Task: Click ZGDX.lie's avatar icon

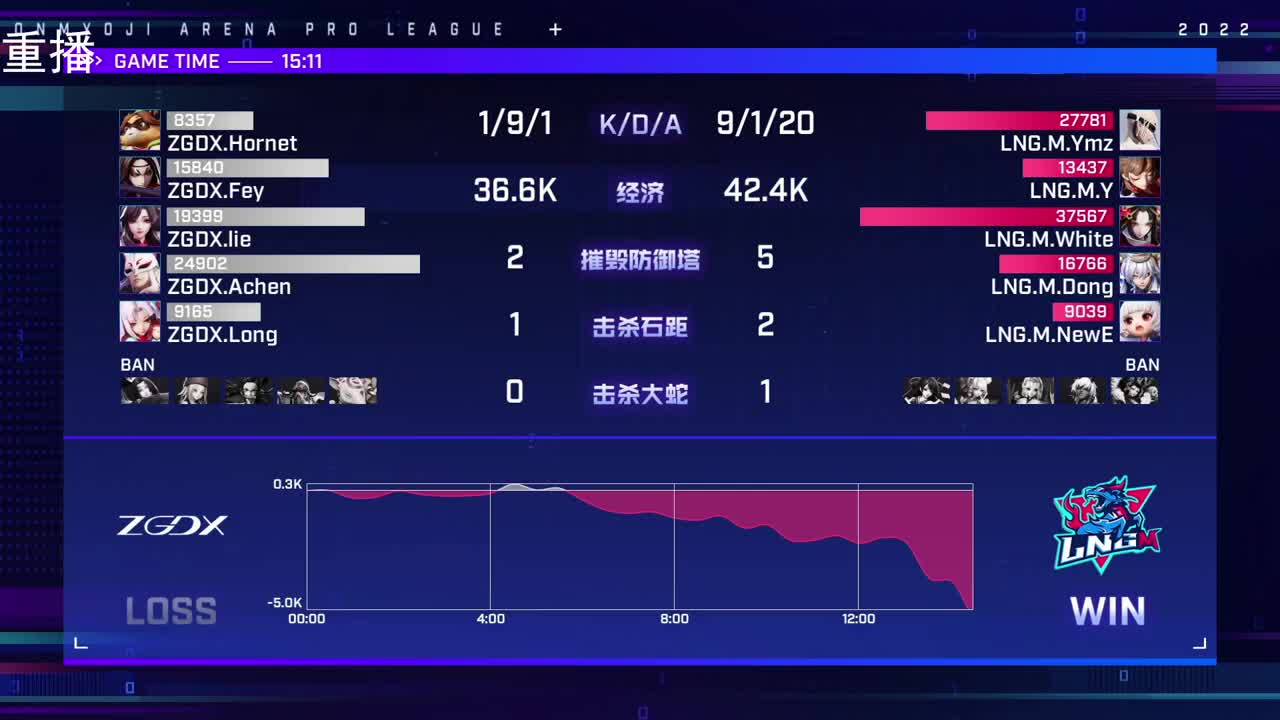Action: [140, 225]
